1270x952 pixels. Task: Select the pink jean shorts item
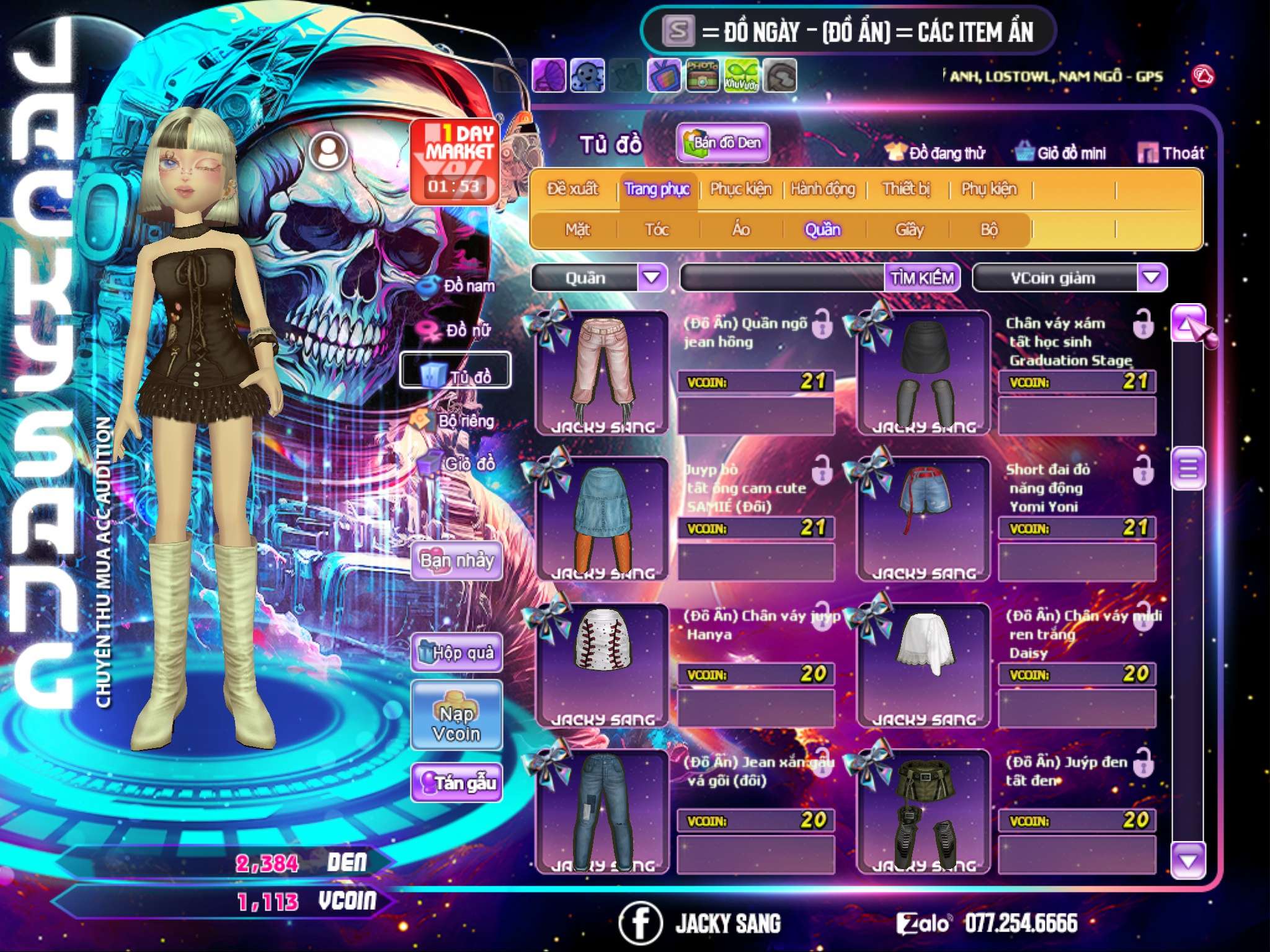[x=603, y=373]
